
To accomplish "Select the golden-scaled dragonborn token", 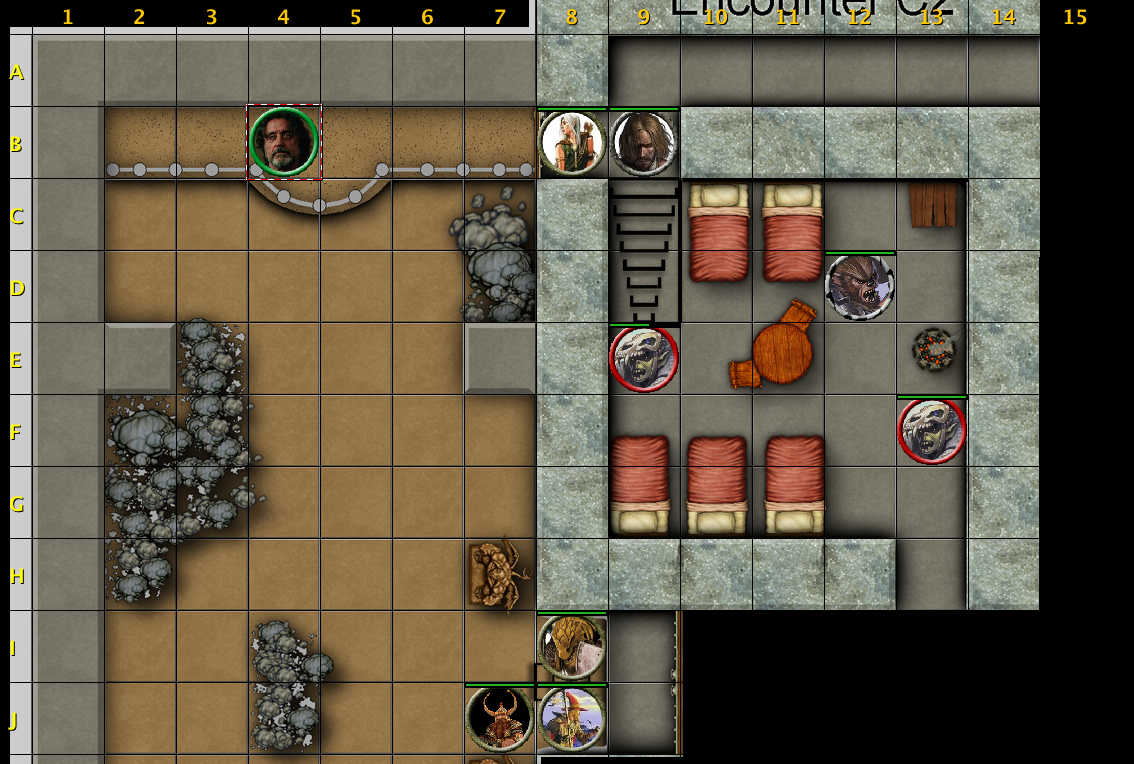I will (572, 647).
